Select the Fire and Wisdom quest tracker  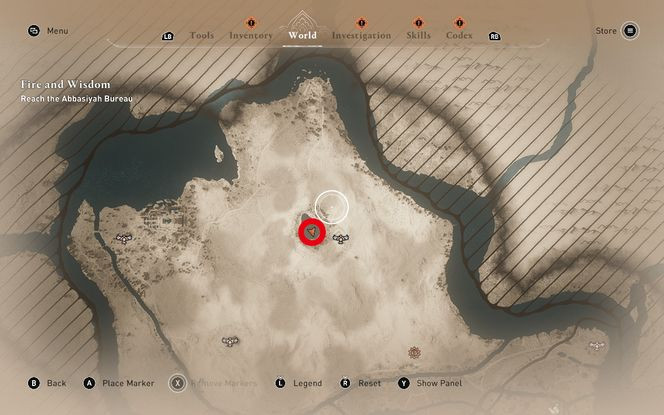click(65, 85)
